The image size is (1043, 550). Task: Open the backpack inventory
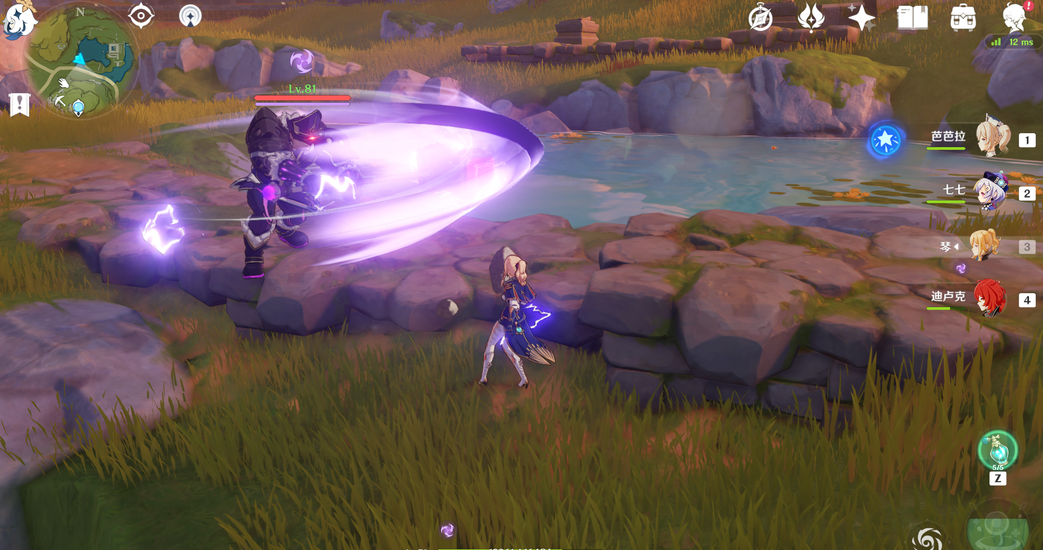pos(963,17)
